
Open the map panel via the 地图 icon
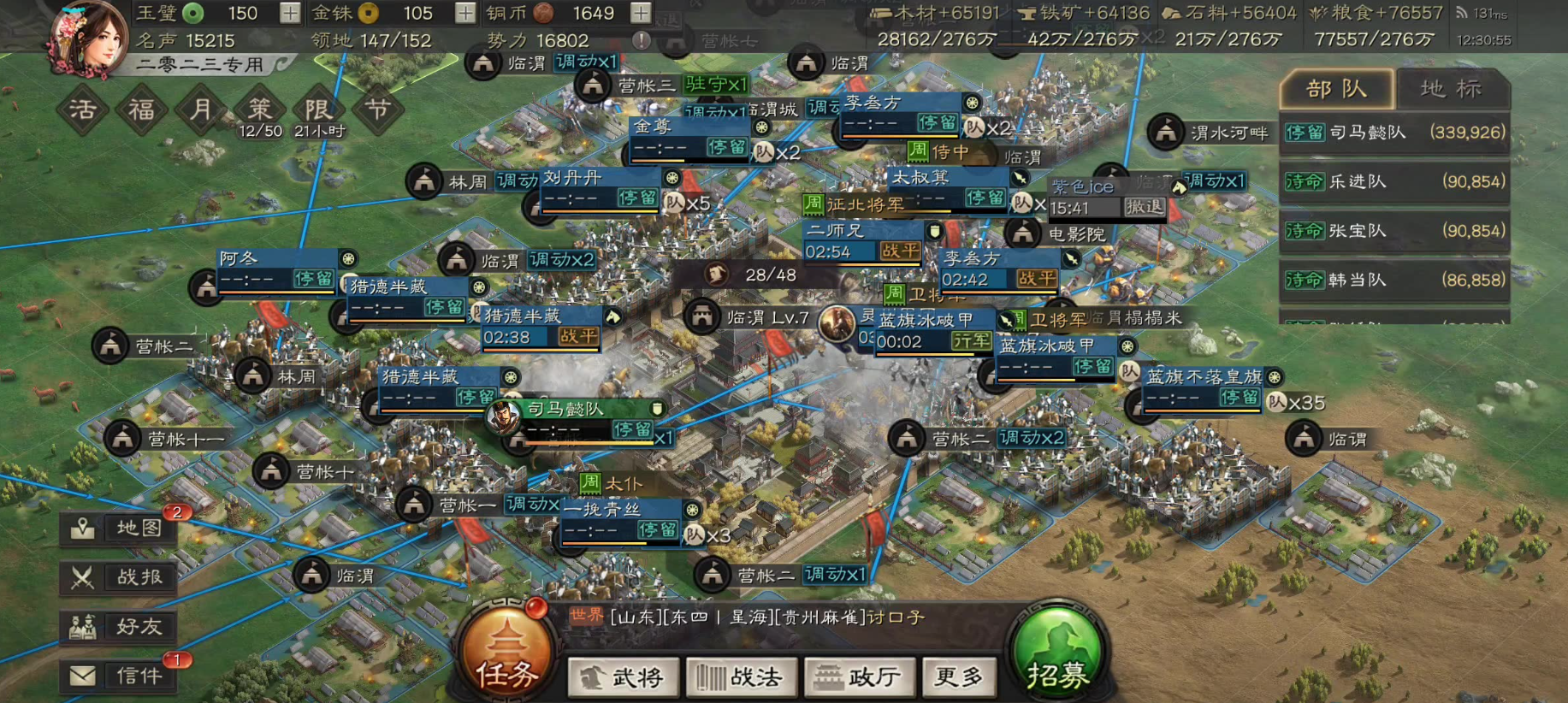click(116, 528)
